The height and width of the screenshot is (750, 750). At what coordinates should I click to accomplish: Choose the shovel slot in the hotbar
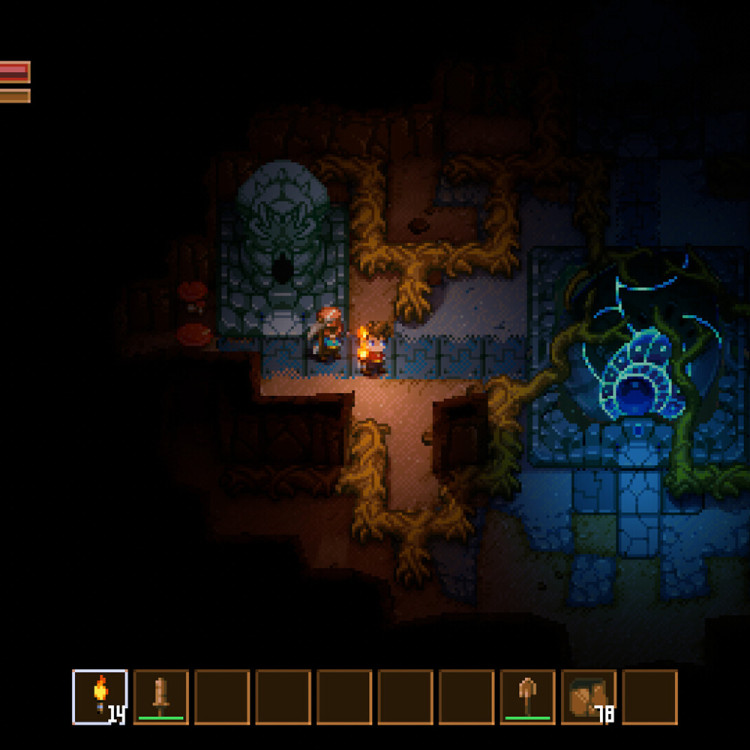527,696
